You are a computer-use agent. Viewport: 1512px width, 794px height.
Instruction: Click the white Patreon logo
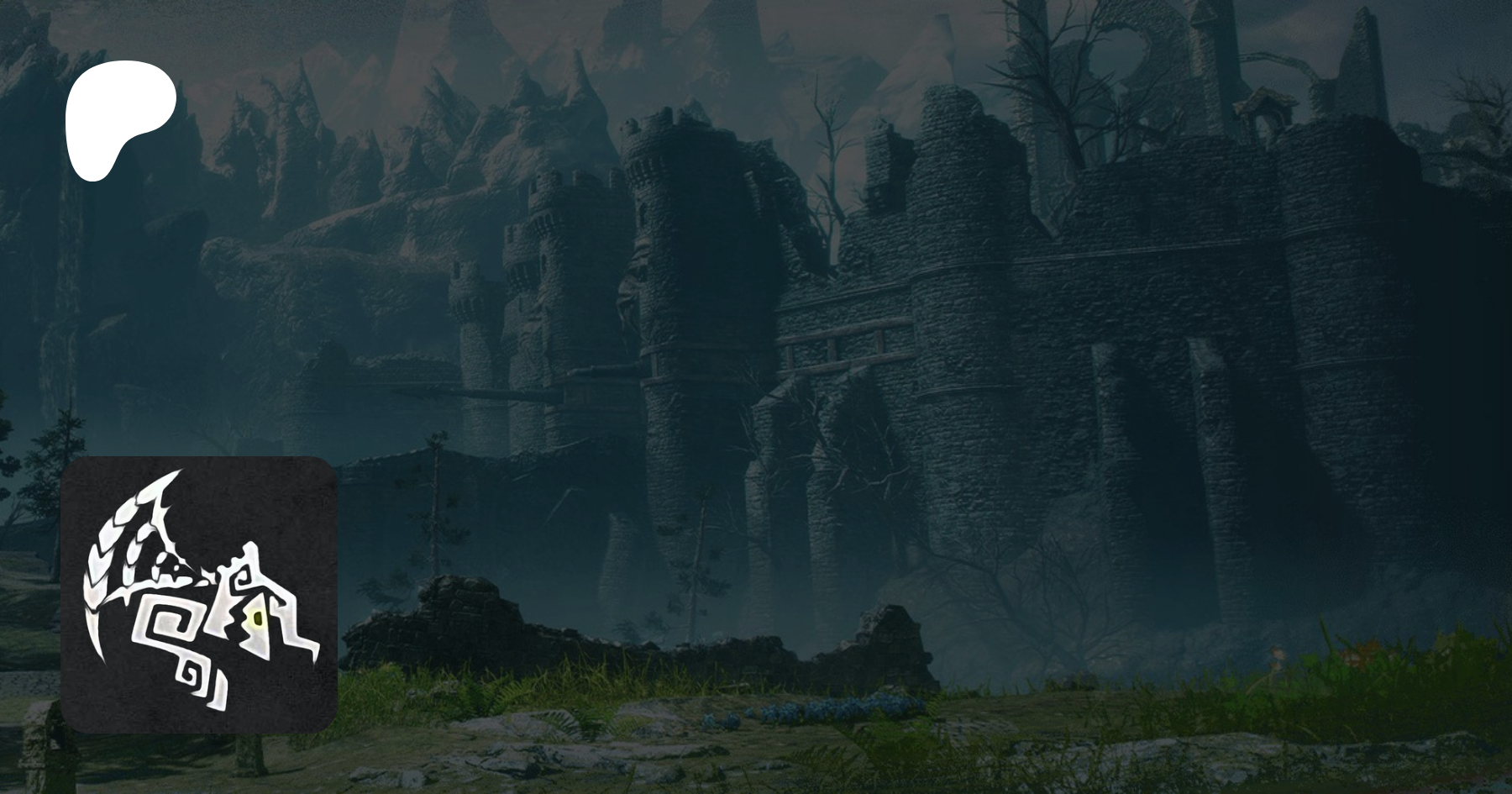pos(119,120)
